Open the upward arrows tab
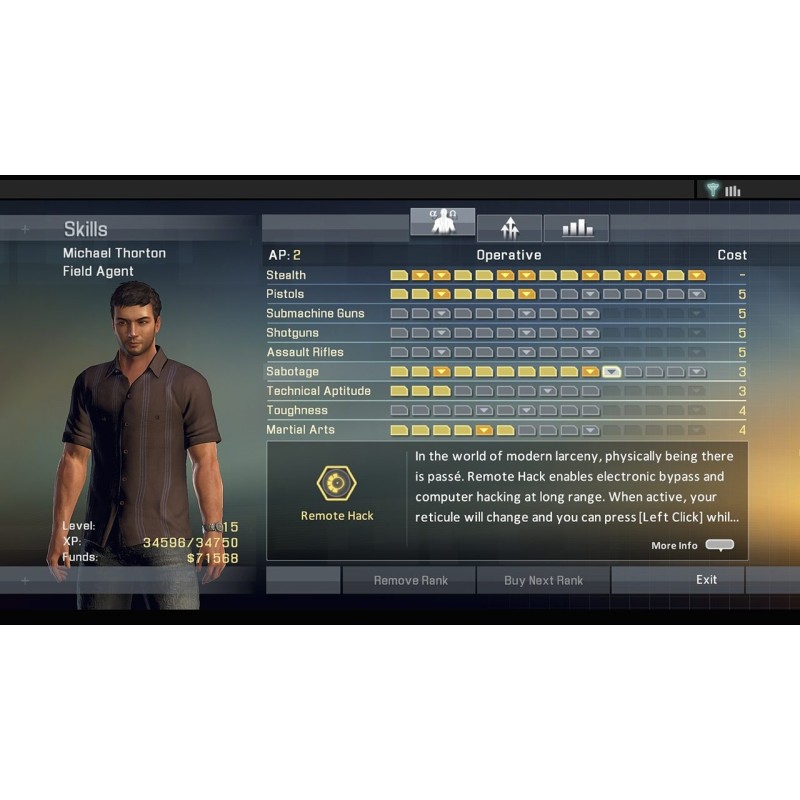 (510, 229)
